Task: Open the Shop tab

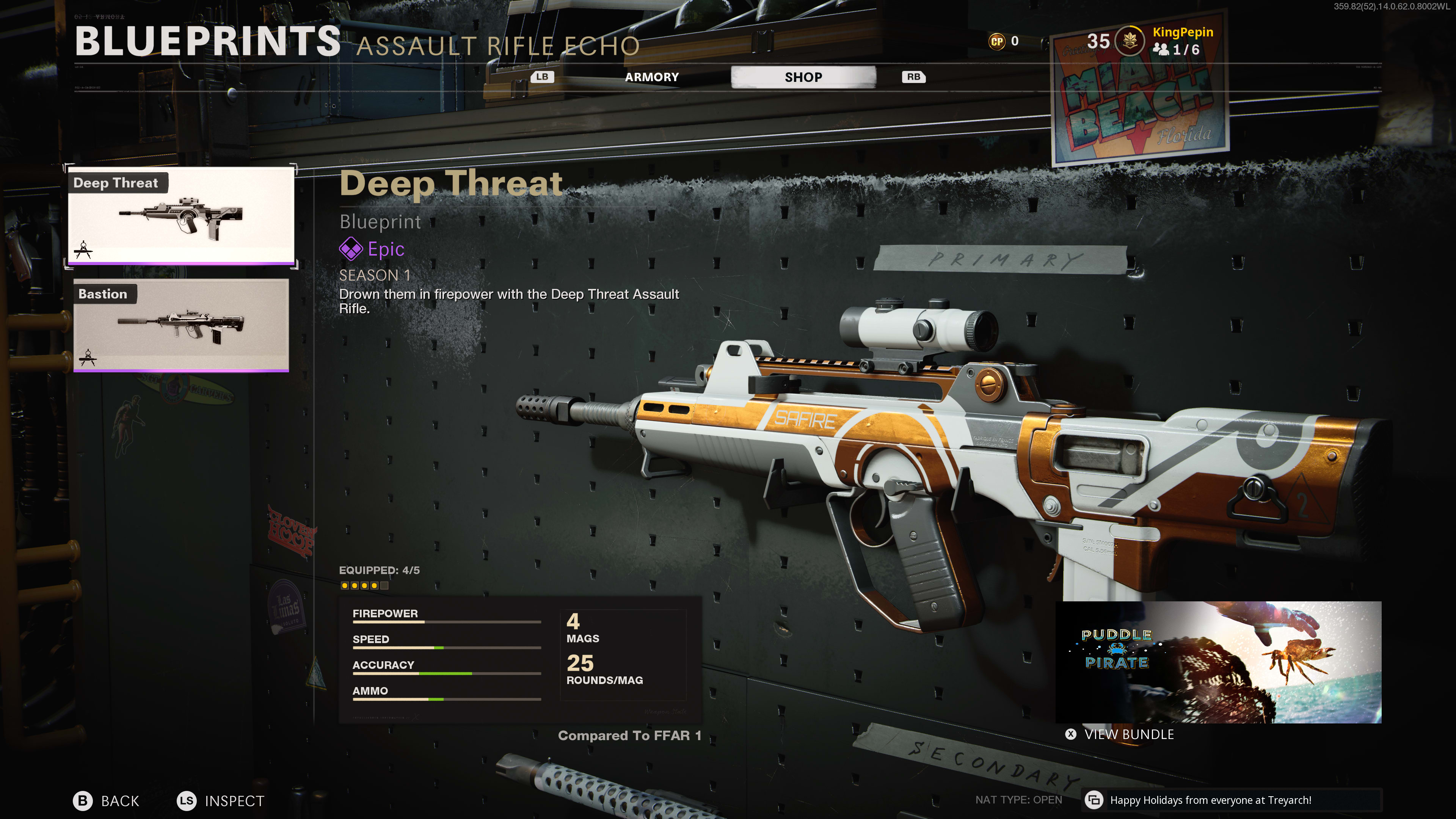Action: pos(803,77)
